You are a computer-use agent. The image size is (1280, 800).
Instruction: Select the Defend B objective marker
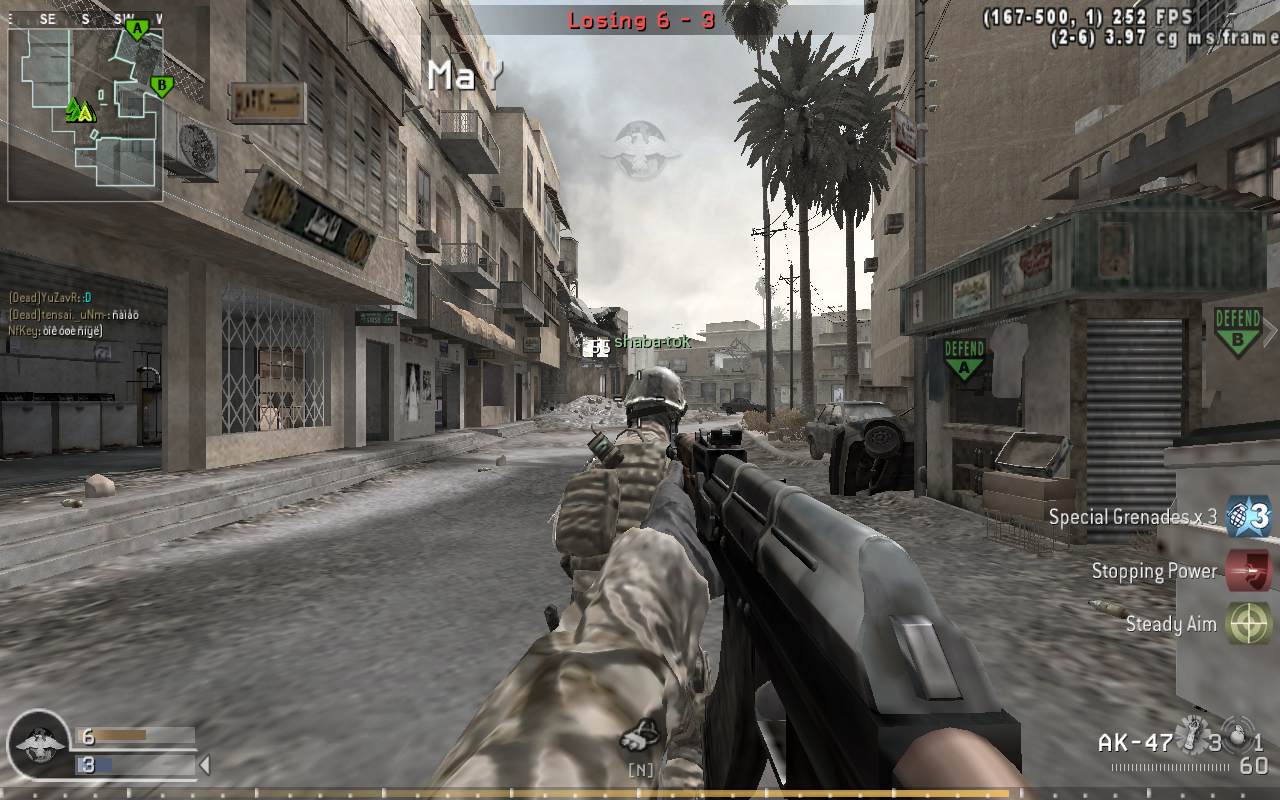[x=1237, y=331]
